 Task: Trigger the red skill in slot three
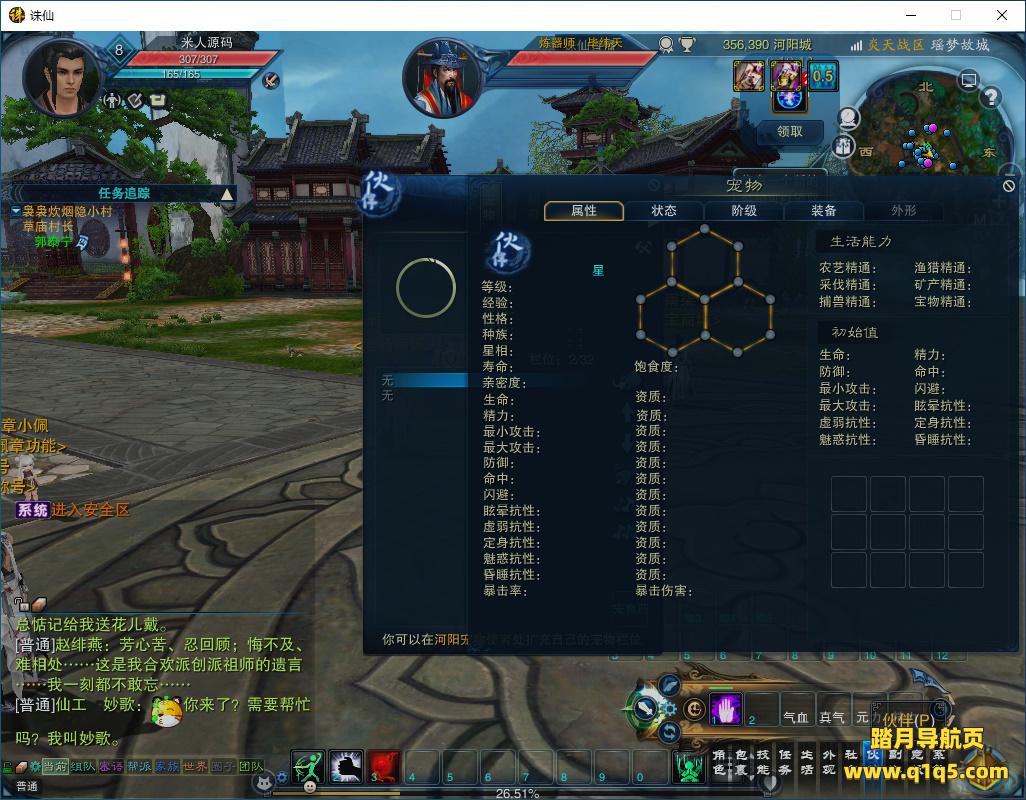click(384, 766)
